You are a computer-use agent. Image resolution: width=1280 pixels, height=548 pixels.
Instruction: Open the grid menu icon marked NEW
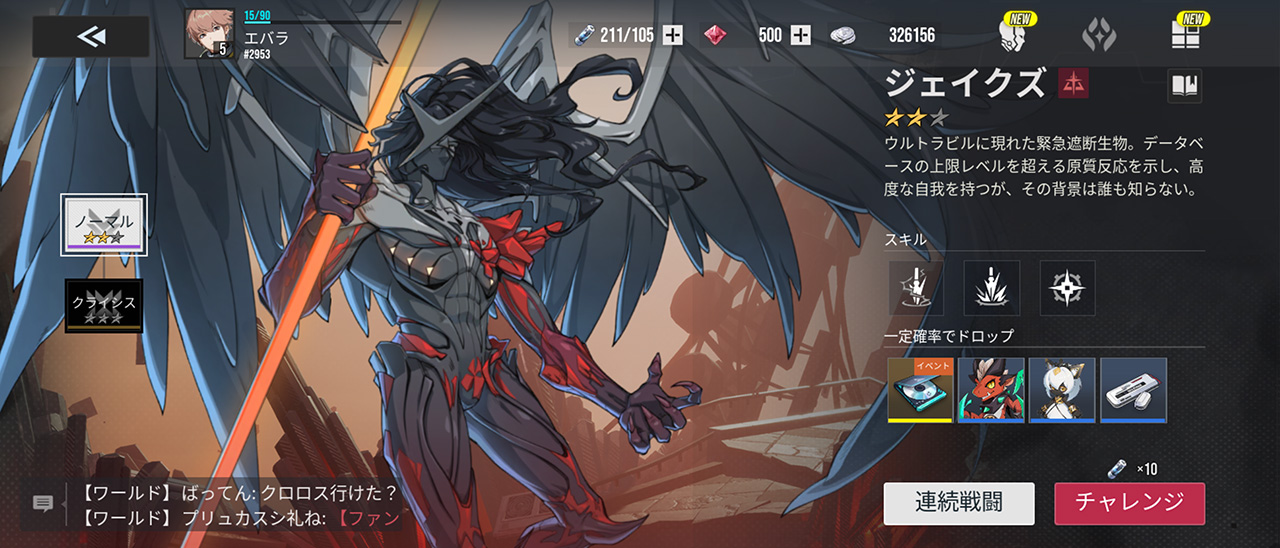click(x=1186, y=35)
